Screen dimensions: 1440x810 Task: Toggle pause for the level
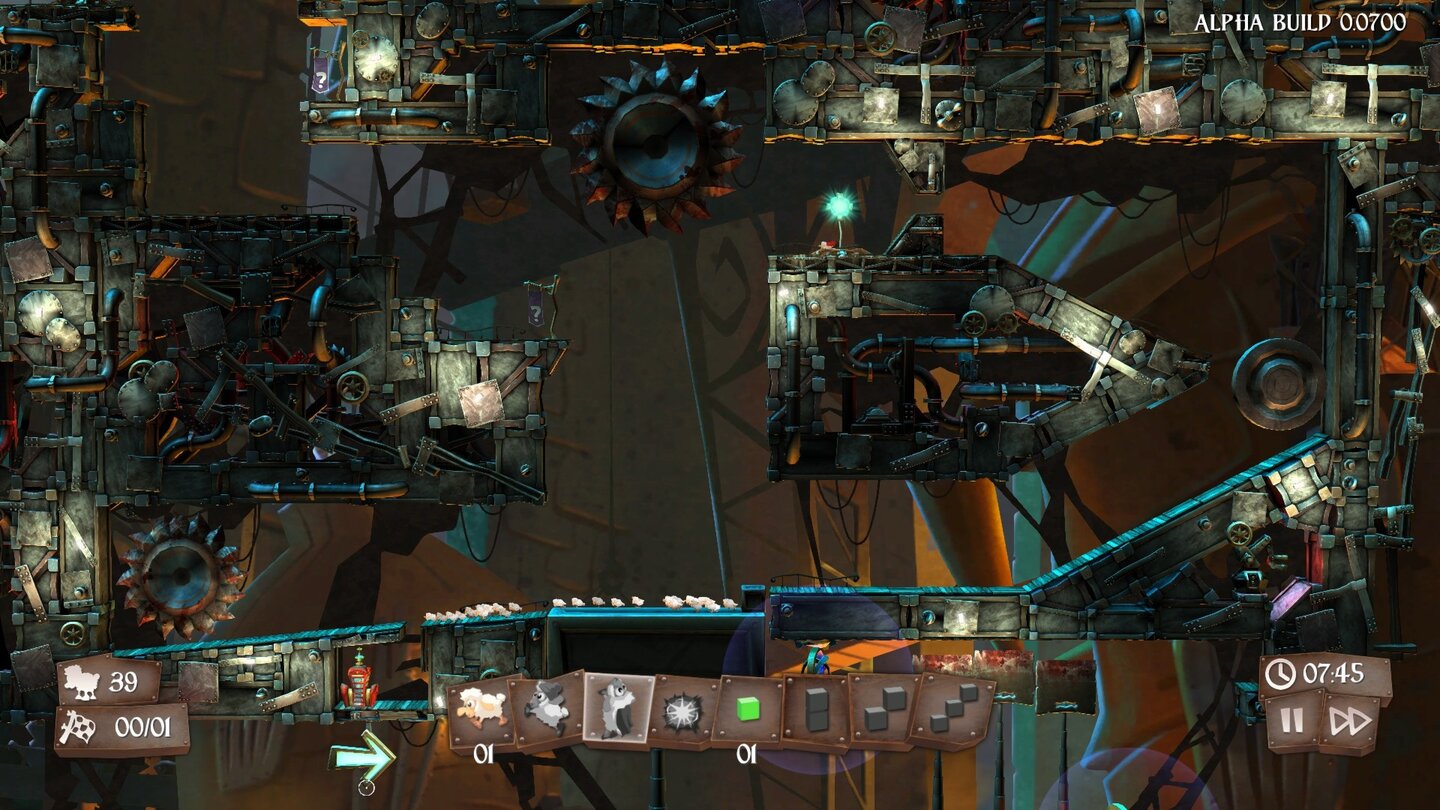pyautogui.click(x=1290, y=722)
